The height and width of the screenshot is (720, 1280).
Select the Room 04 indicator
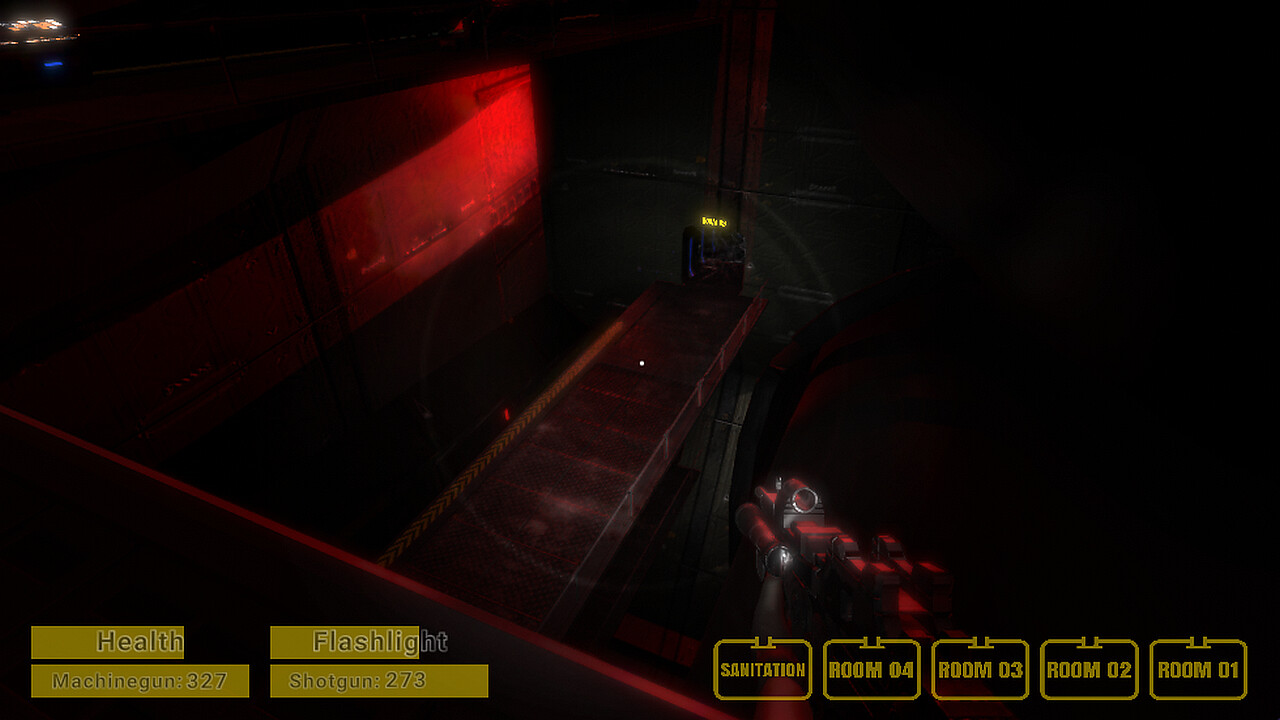point(872,668)
